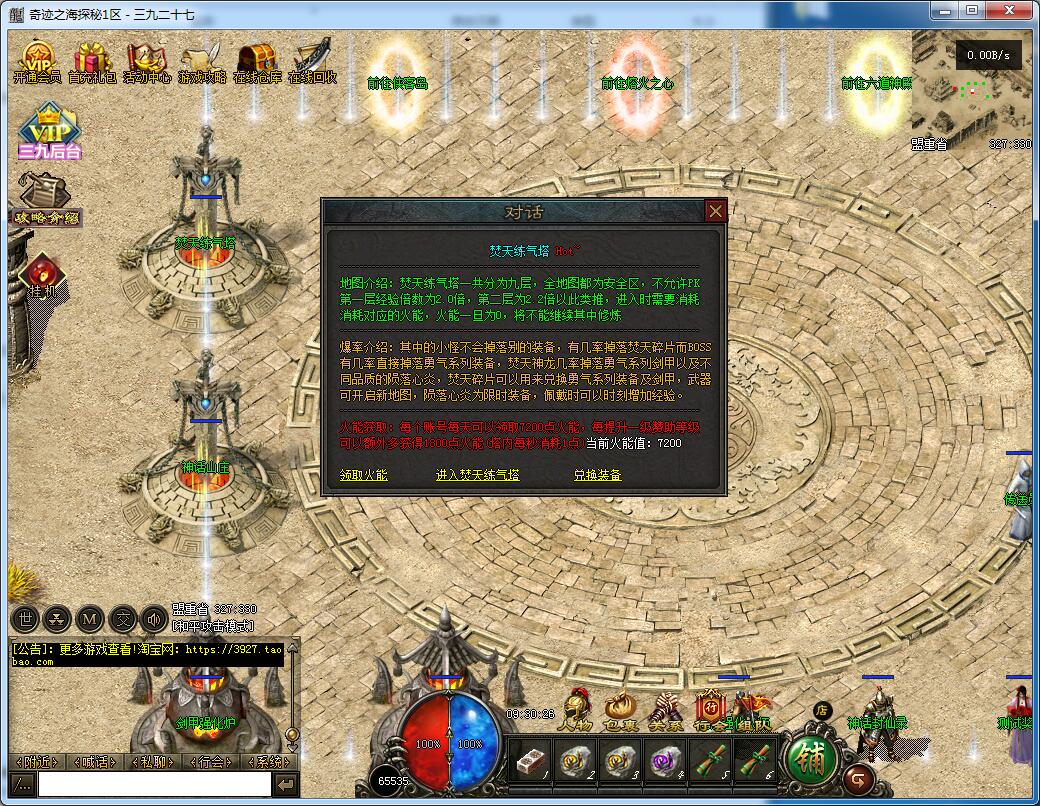Open the 游戏攻略 game guide scroll
1040x806 pixels.
click(x=201, y=63)
